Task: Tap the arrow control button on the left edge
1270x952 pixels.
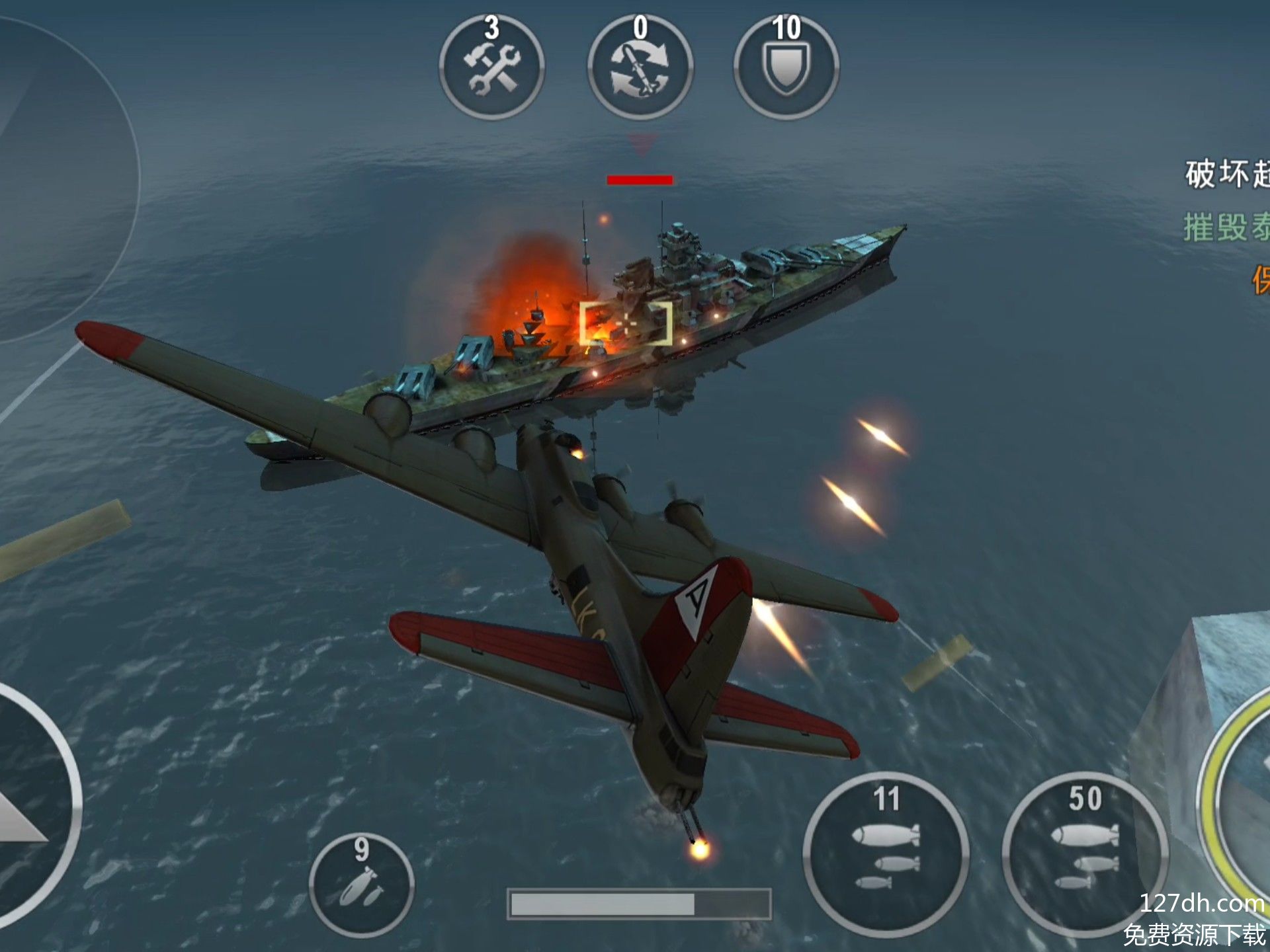Action: coord(26,807)
